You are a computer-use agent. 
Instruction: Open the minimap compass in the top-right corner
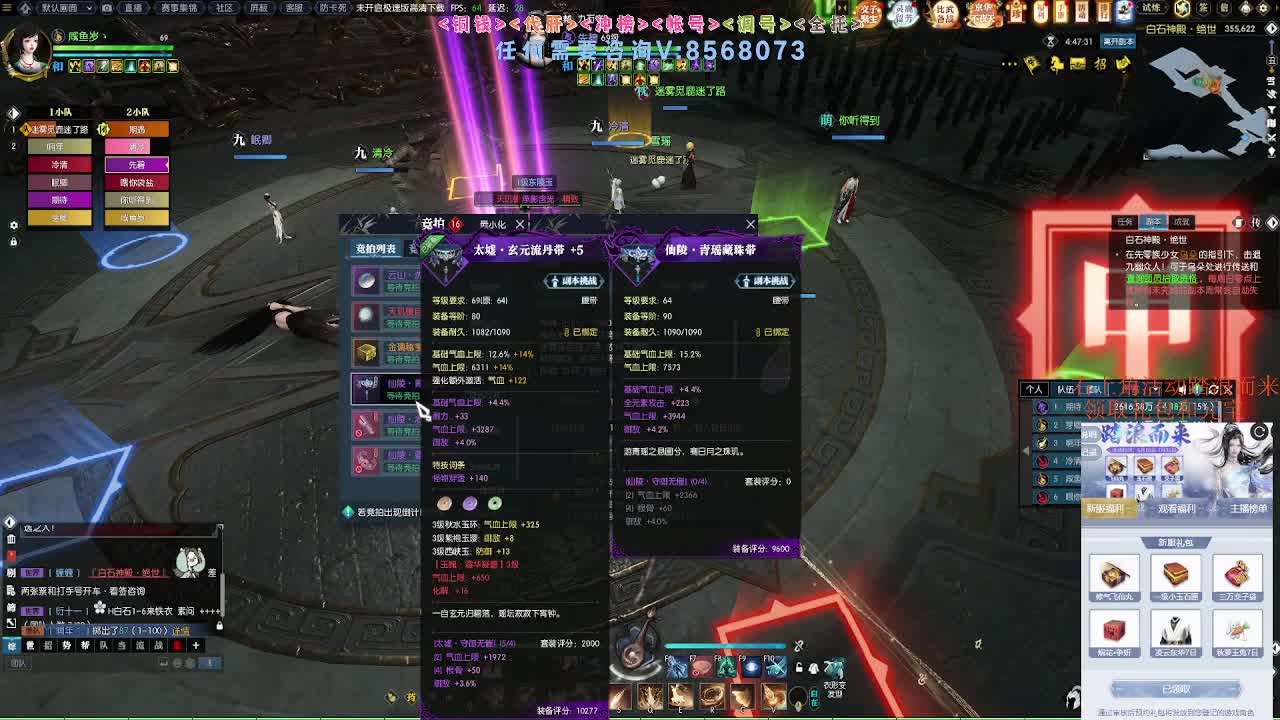coord(1271,28)
